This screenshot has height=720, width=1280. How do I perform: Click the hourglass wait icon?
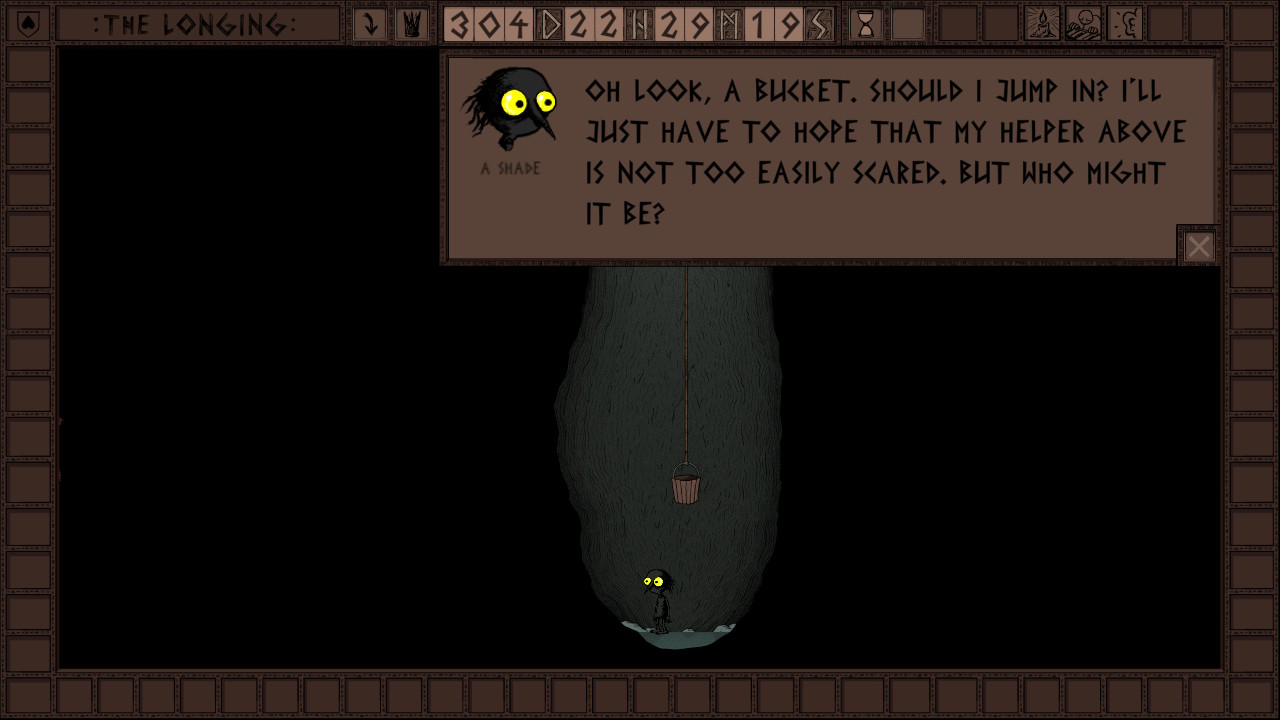coord(866,25)
